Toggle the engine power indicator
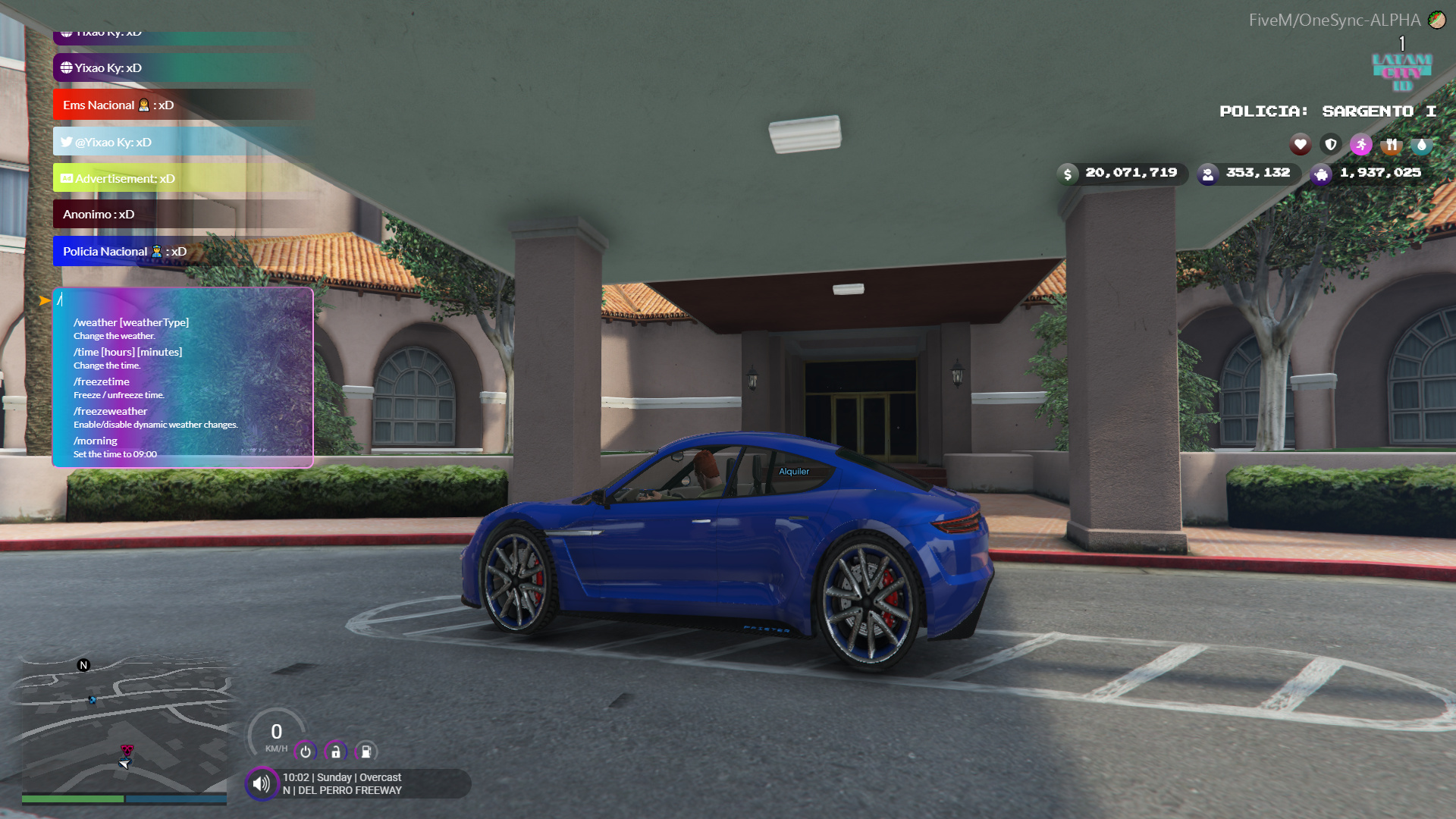Image resolution: width=1456 pixels, height=819 pixels. pos(305,752)
